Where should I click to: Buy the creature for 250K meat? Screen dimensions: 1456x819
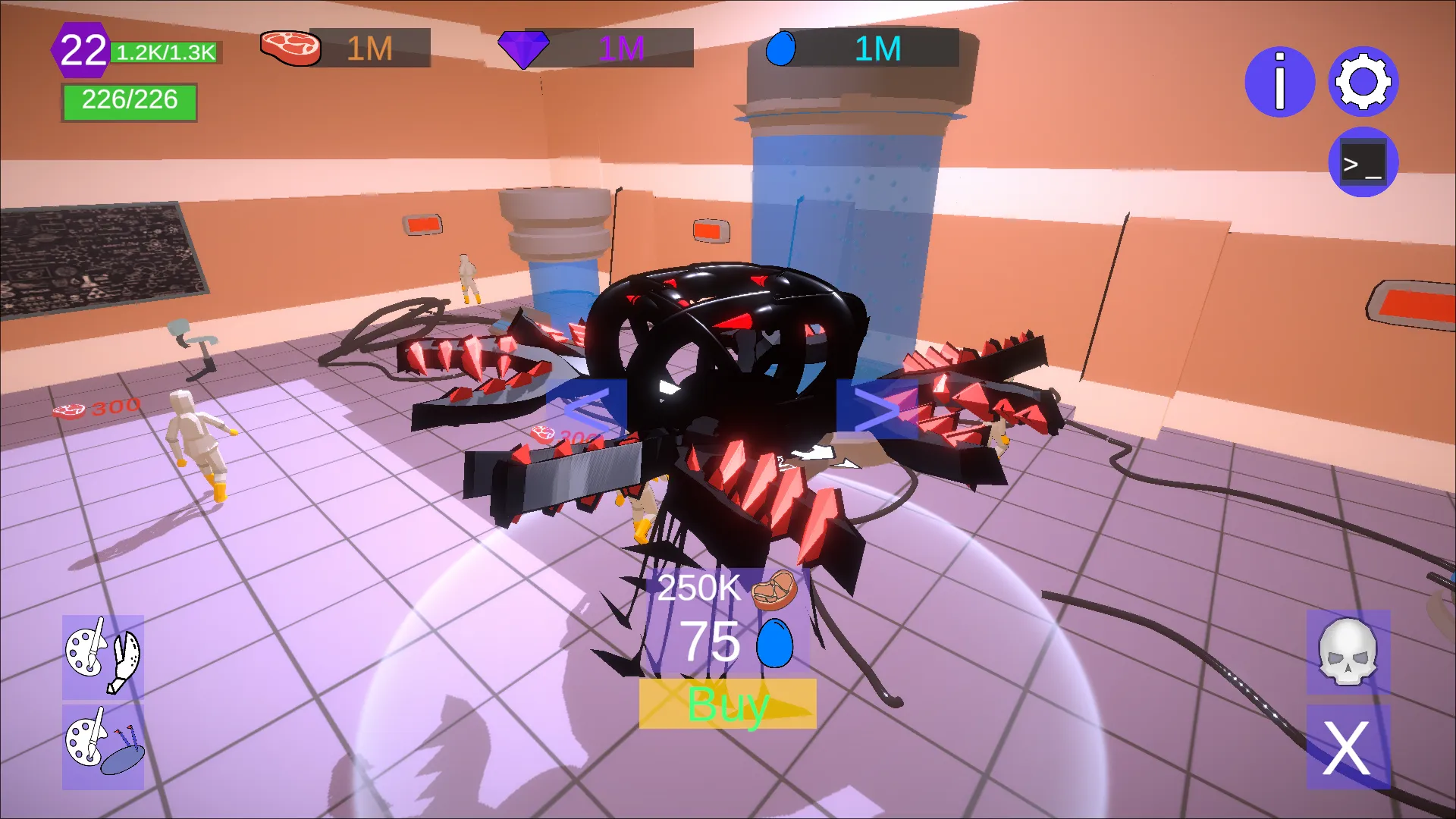(727, 704)
